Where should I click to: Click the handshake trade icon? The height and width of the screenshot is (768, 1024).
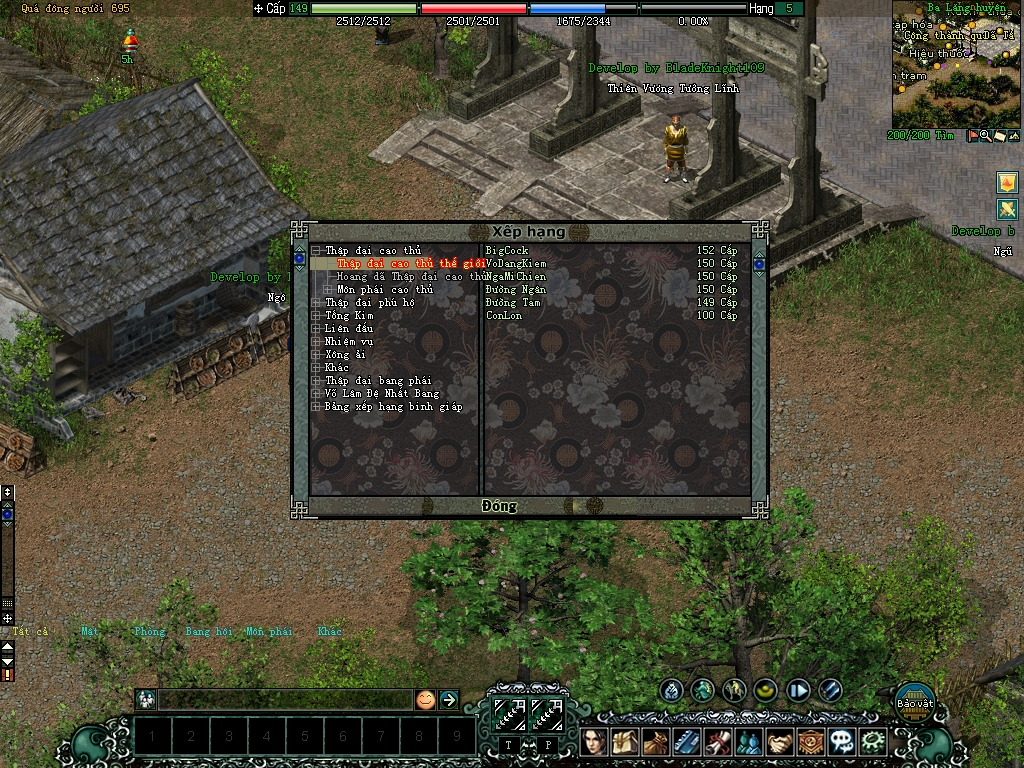coord(780,742)
